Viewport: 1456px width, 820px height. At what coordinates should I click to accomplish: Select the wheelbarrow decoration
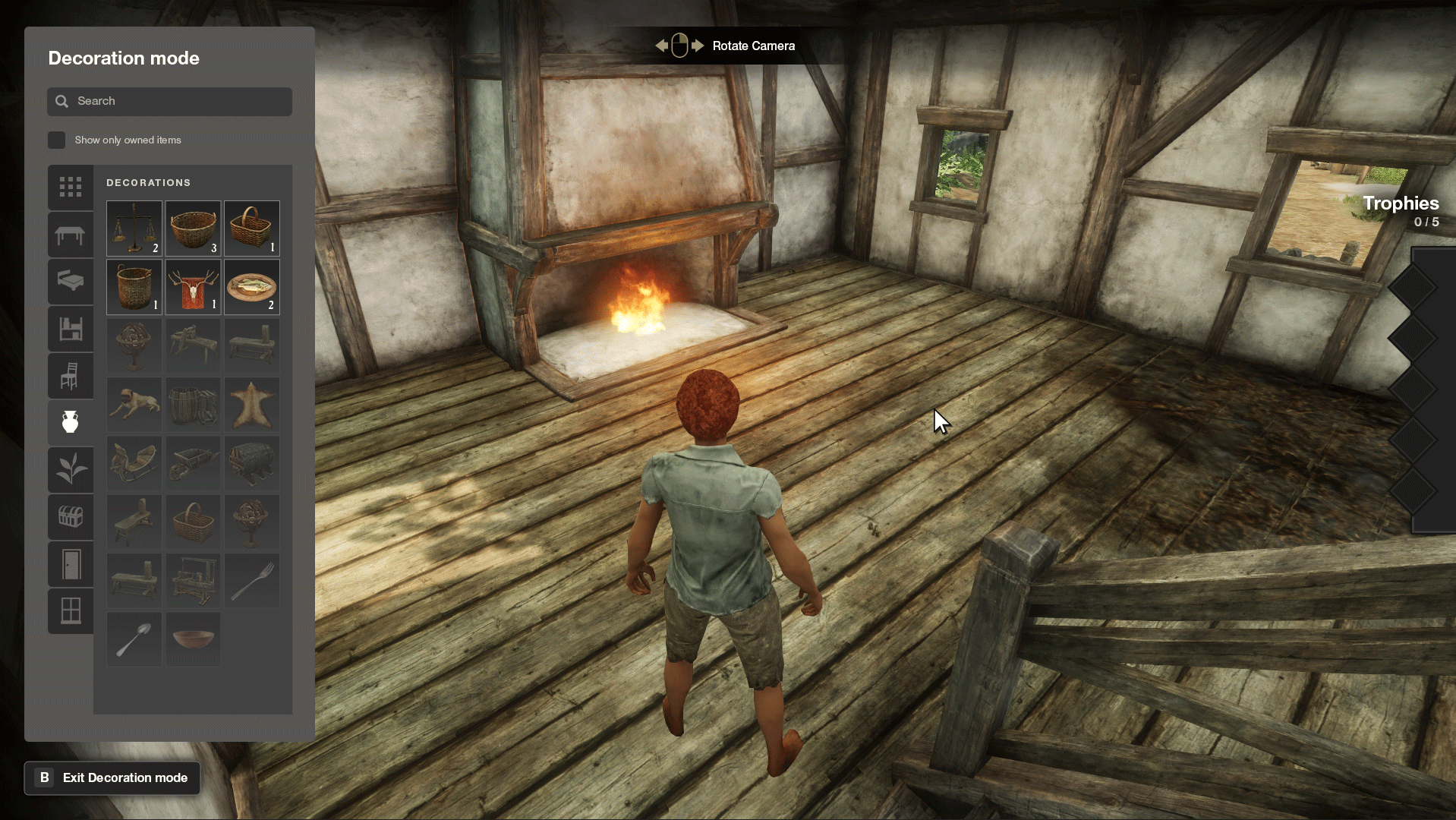193,463
